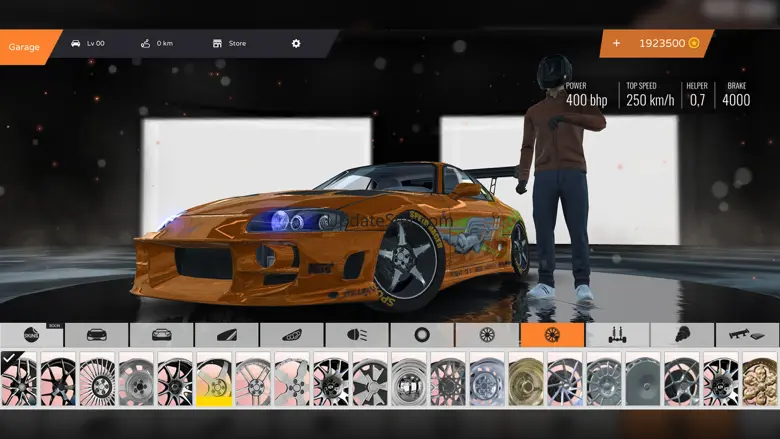Open the car front body tab
Image resolution: width=780 pixels, height=439 pixels.
click(96, 335)
